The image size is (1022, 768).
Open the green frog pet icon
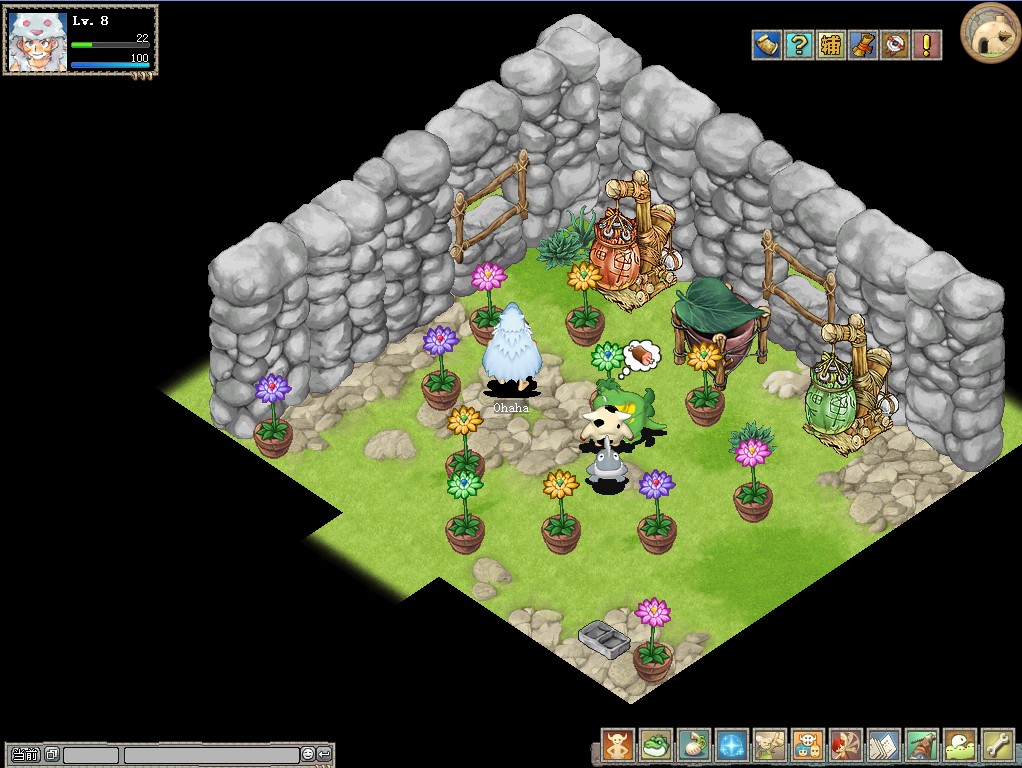click(x=656, y=745)
